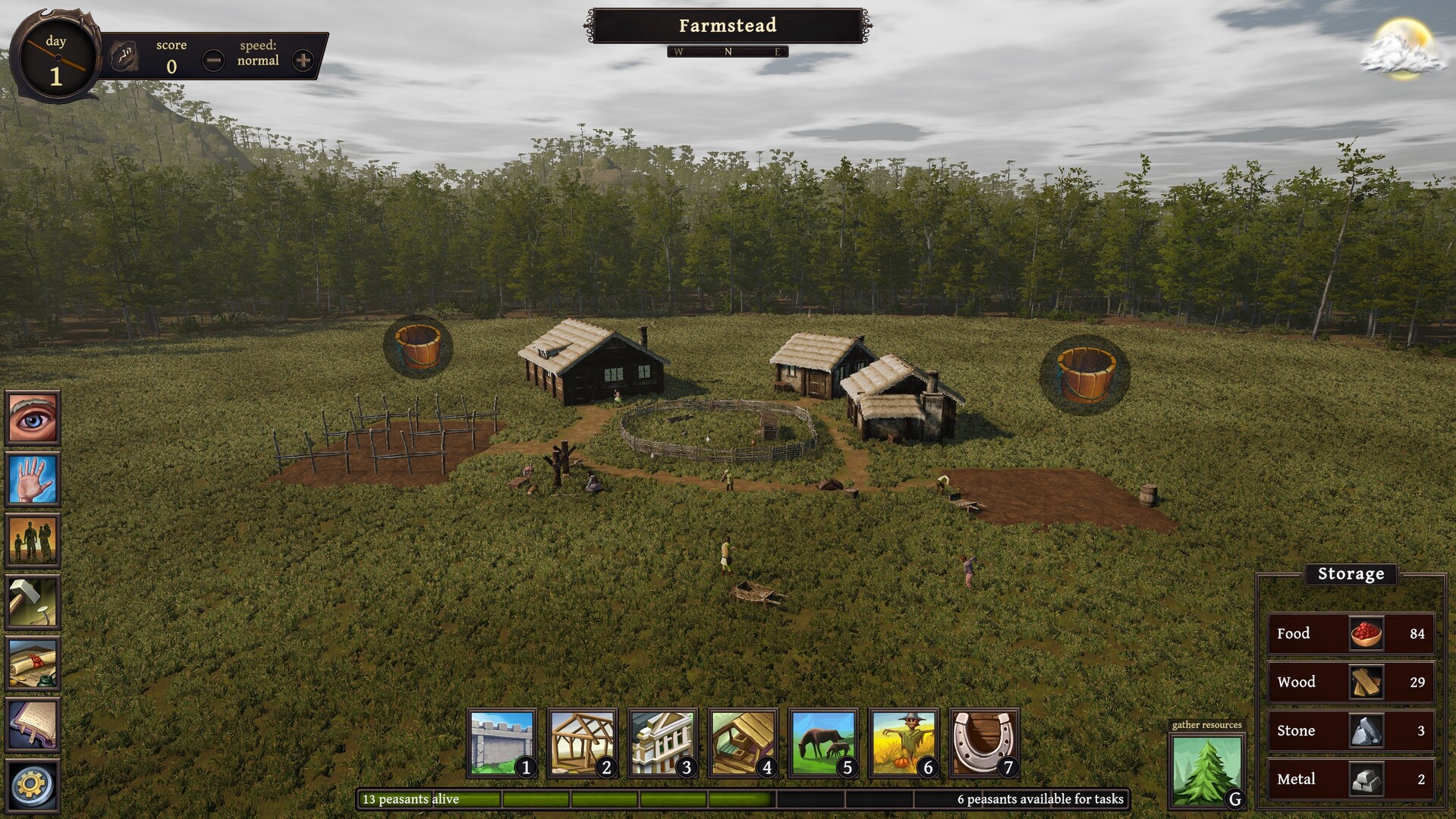Choose build category 3 columned building
This screenshot has height=819, width=1456.
point(662,743)
